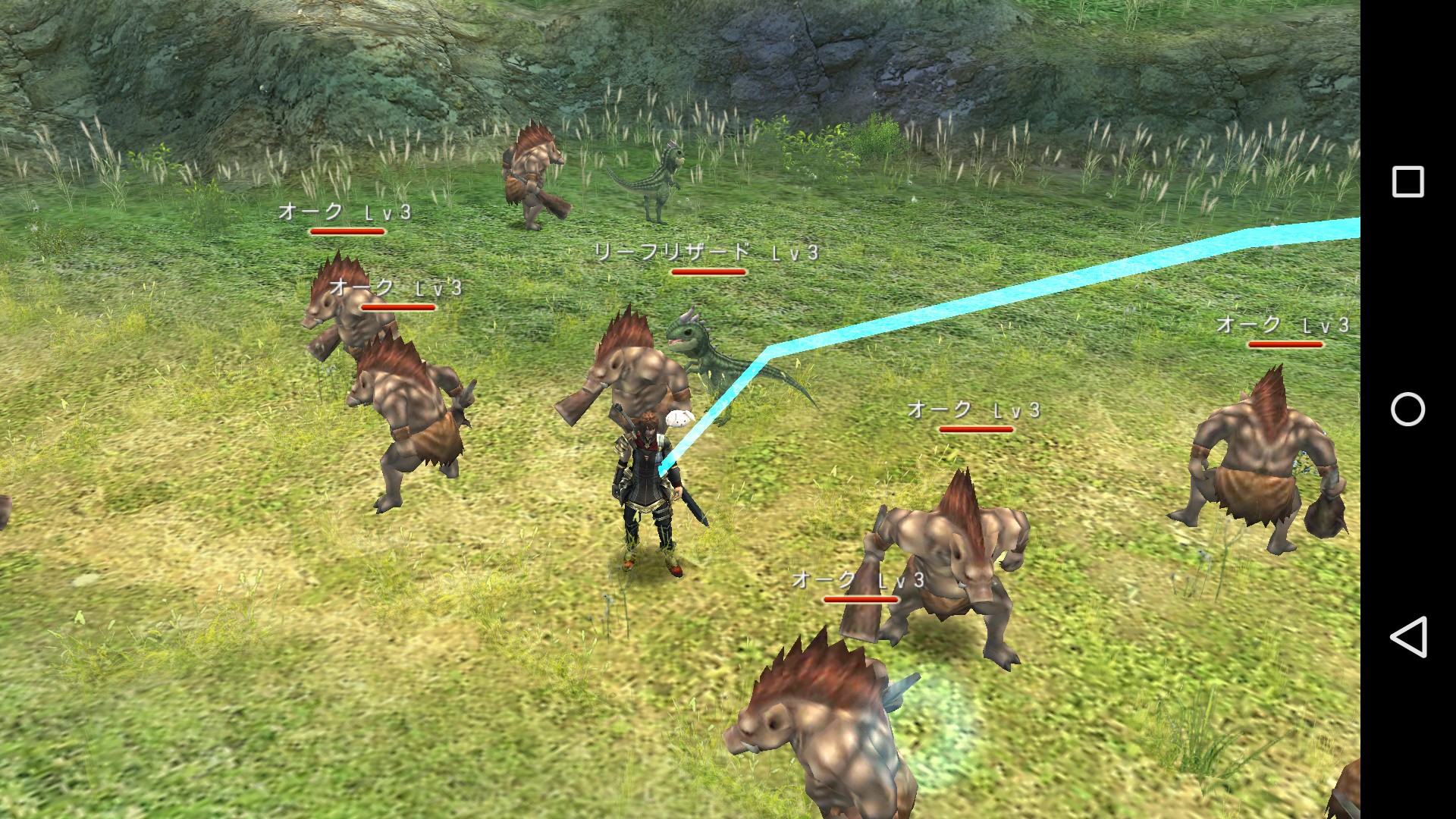Tap the Android back triangle button
This screenshot has width=1456, height=819.
click(1407, 636)
